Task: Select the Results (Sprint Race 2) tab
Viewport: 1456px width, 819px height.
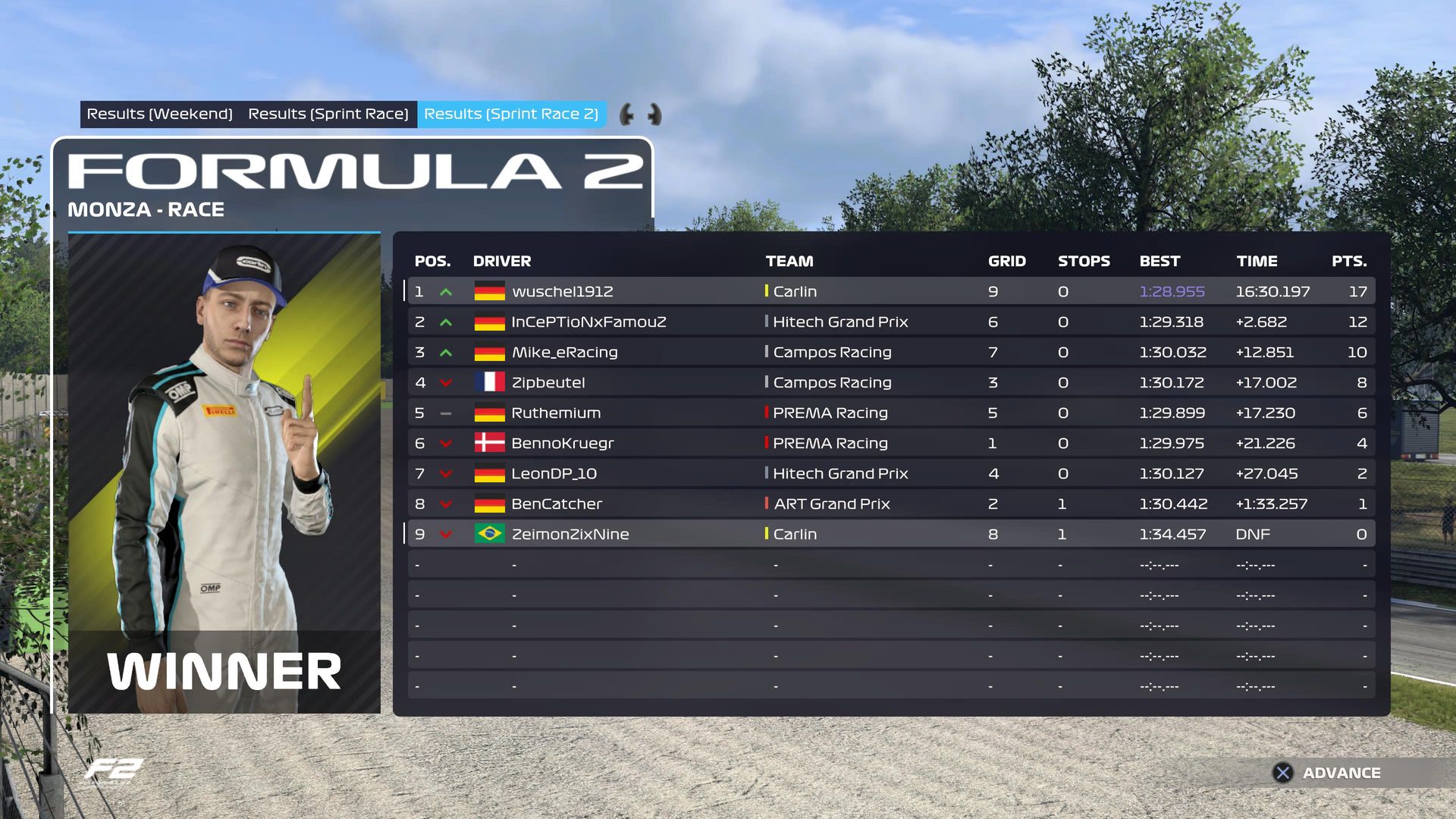Action: click(511, 114)
